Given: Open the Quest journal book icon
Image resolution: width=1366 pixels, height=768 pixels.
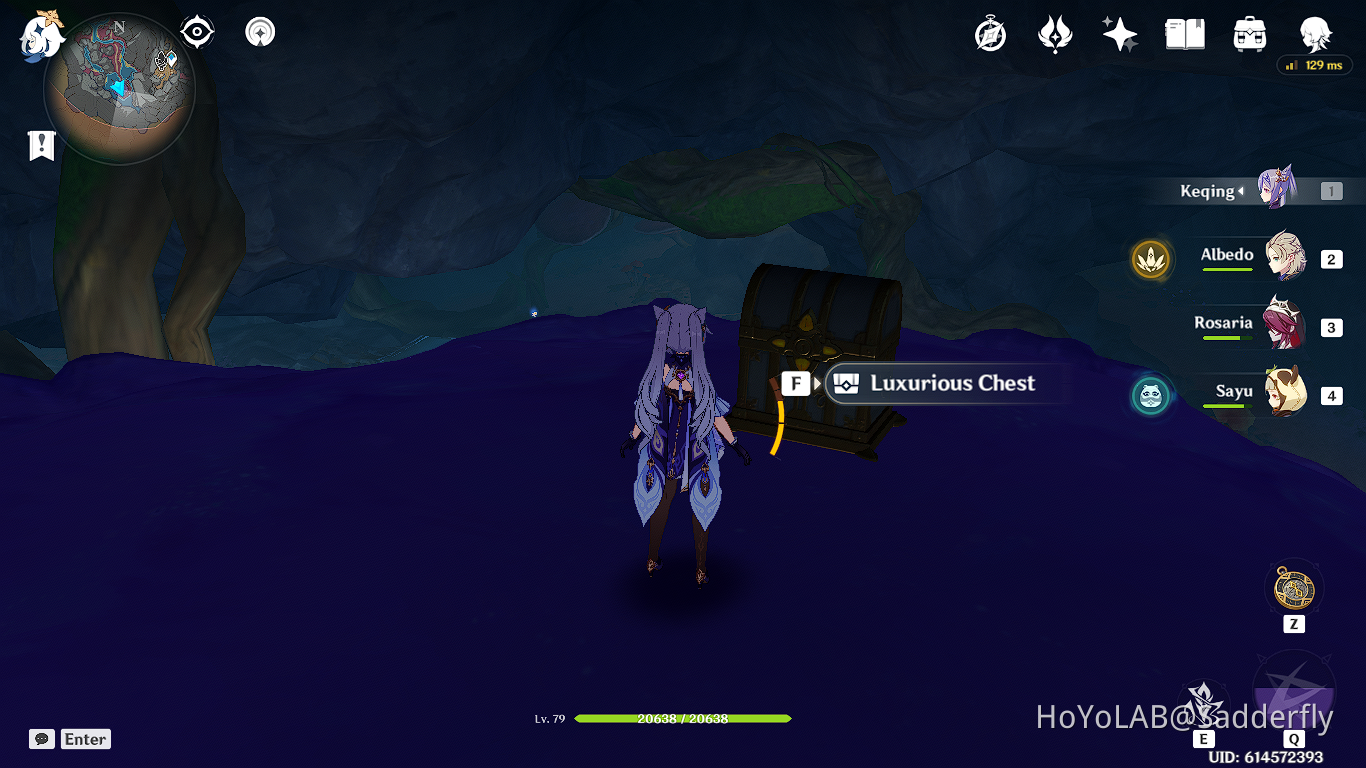Looking at the screenshot, I should pos(1184,33).
